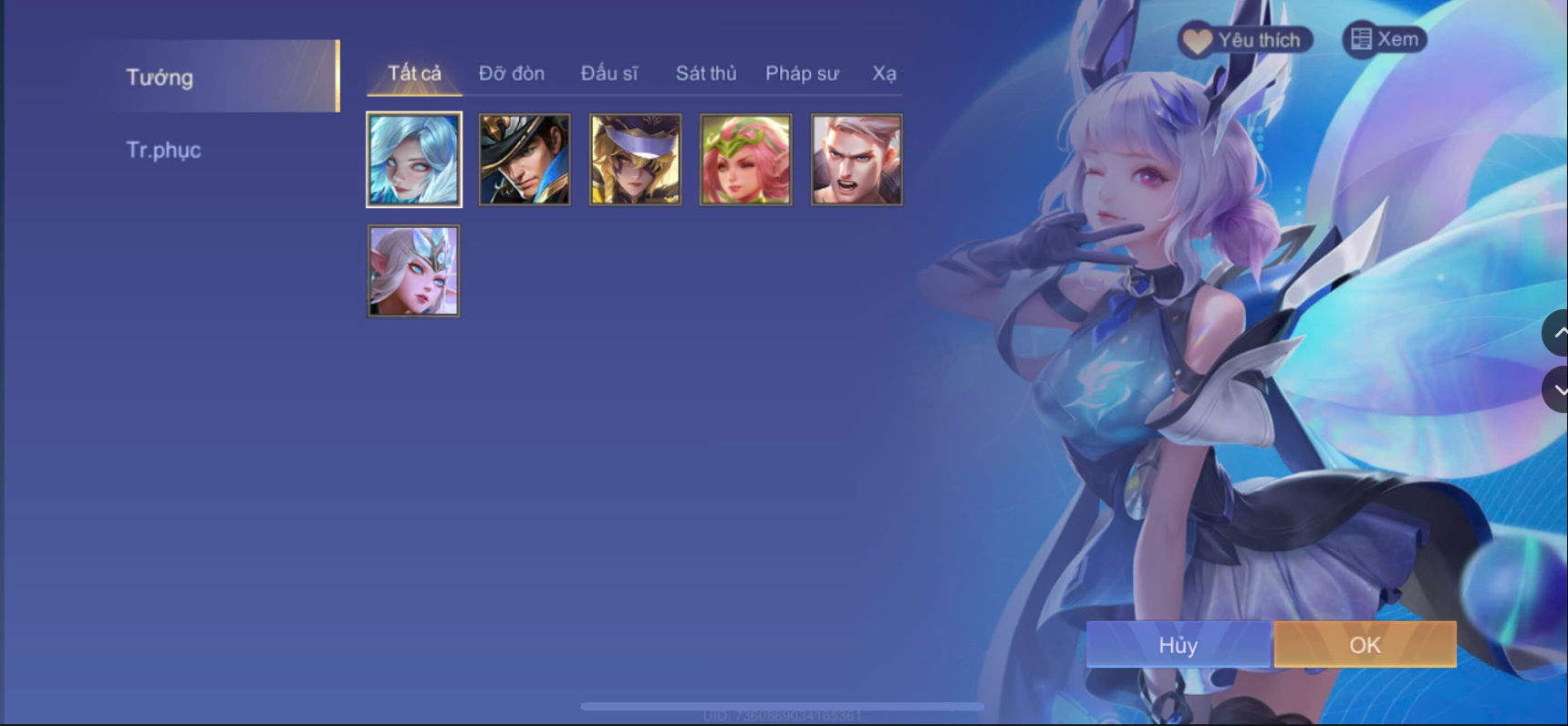Viewport: 1568px width, 726px height.
Task: Select the blindfolded golden hero portrait
Action: click(x=635, y=159)
